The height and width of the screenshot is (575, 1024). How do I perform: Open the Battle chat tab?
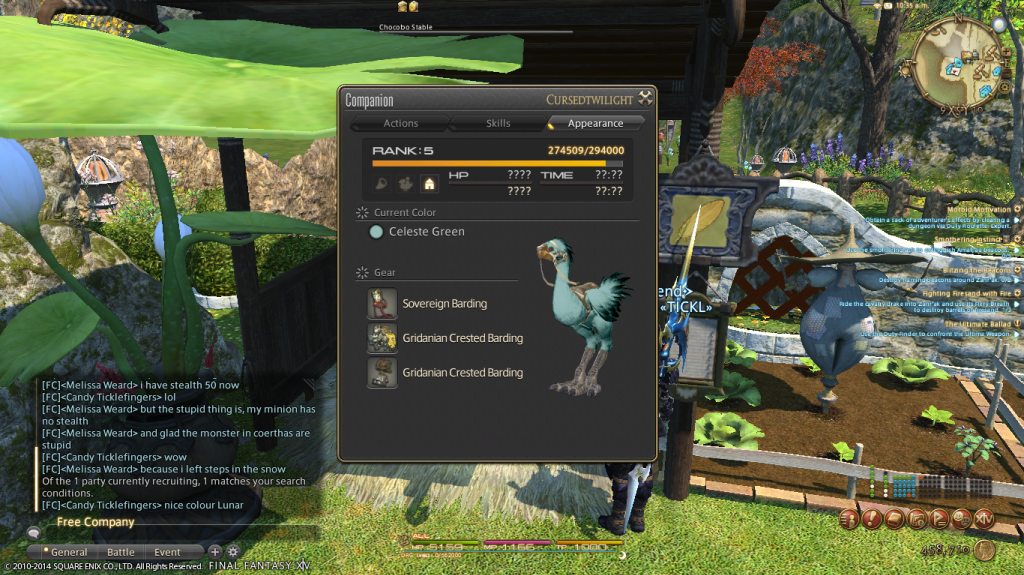pos(121,552)
